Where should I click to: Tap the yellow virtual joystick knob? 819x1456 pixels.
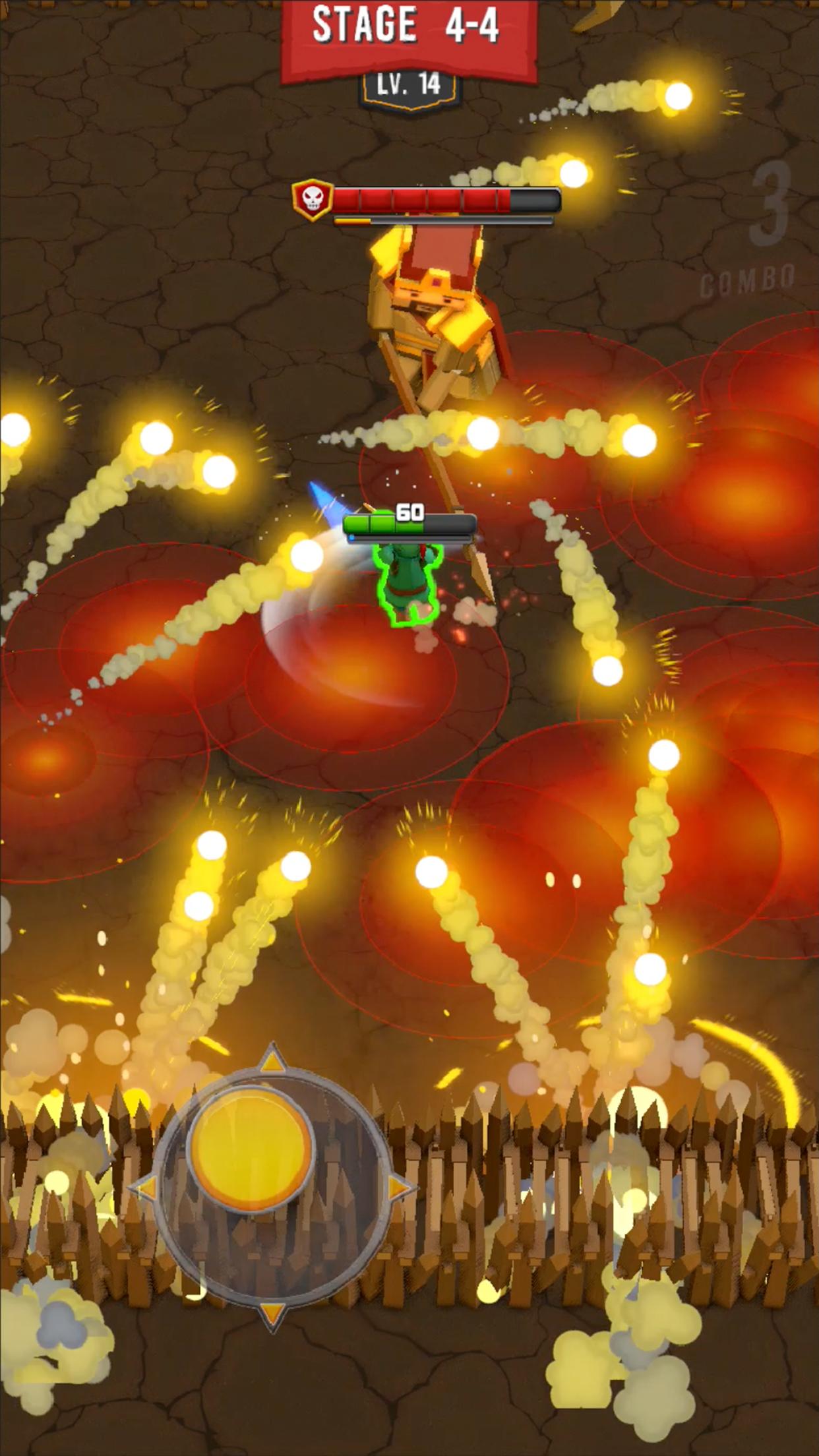click(x=251, y=1148)
